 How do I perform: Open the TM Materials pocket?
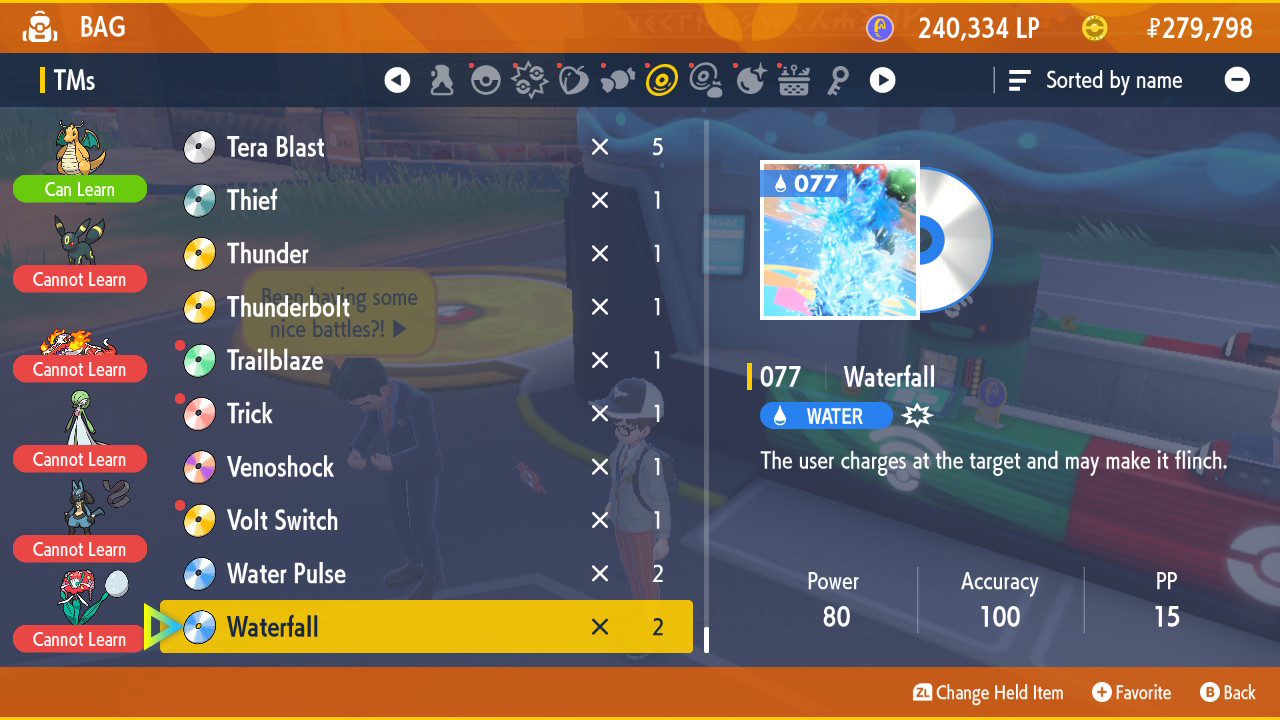click(705, 80)
